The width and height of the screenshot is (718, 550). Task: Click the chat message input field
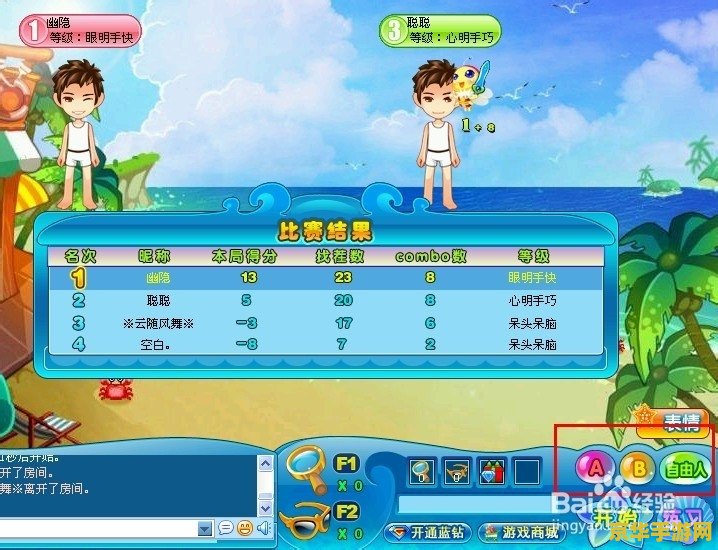coord(100,528)
